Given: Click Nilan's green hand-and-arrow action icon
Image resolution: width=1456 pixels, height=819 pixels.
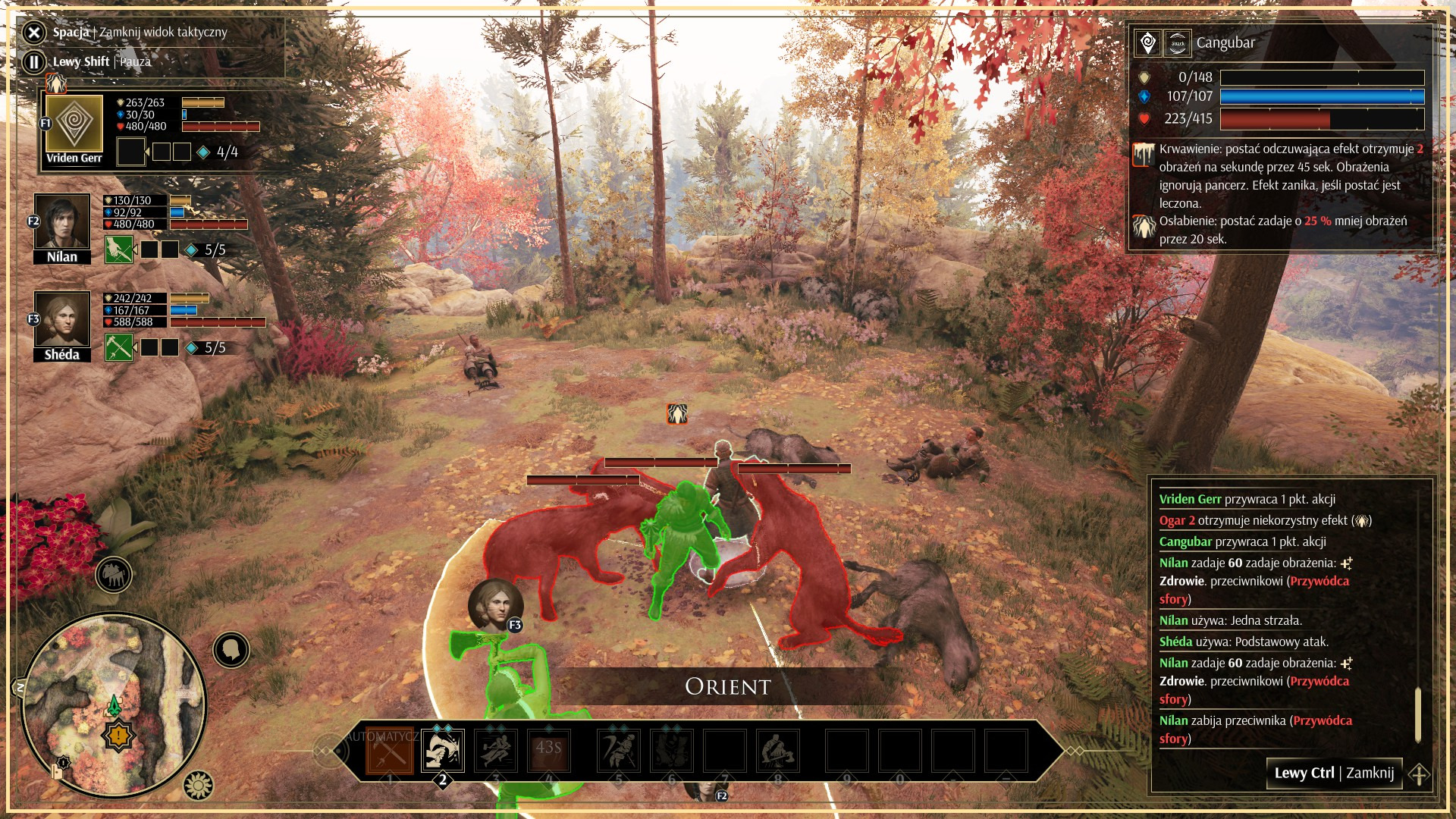Looking at the screenshot, I should 119,249.
